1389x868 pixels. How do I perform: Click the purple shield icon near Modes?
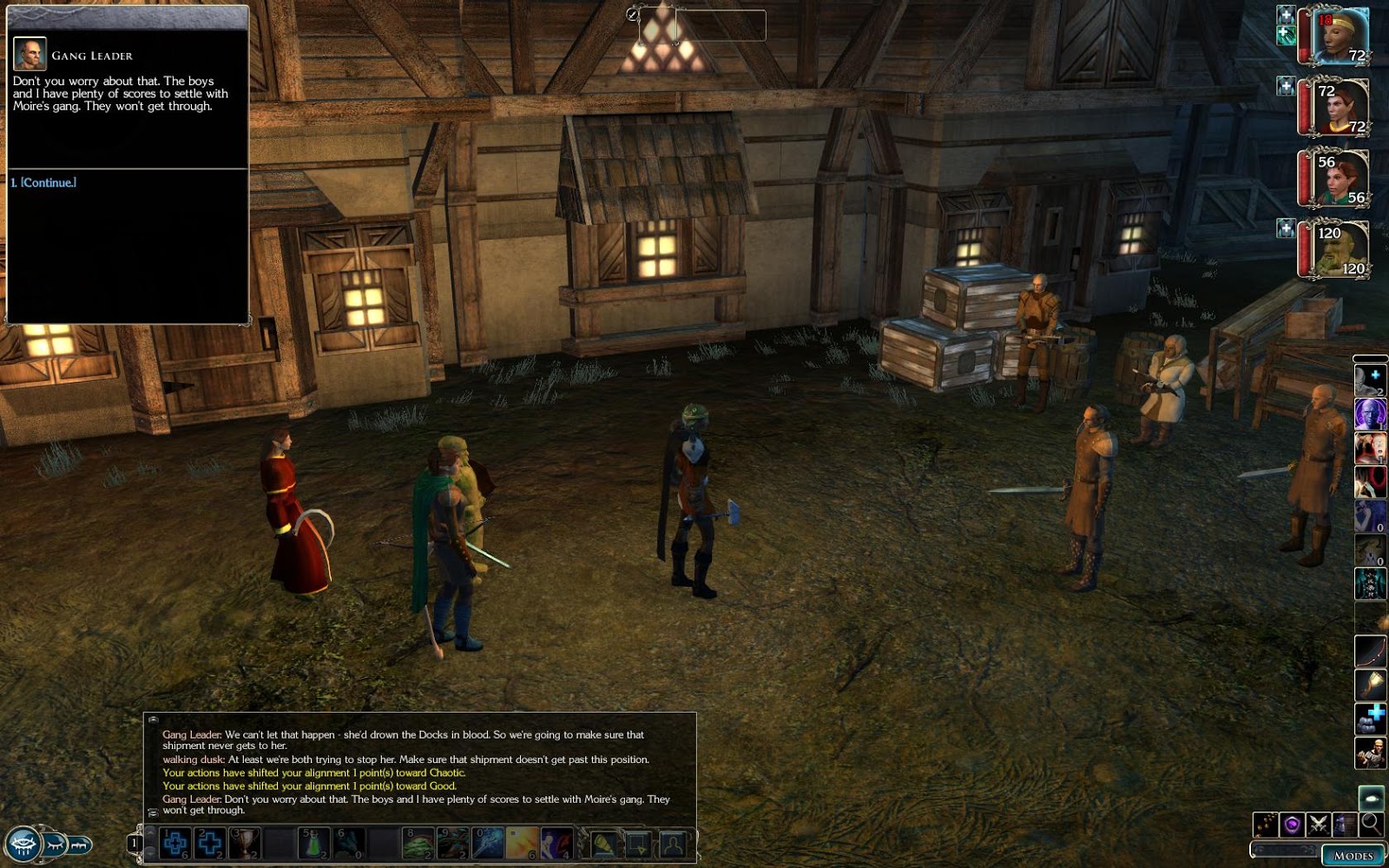coord(1291,824)
